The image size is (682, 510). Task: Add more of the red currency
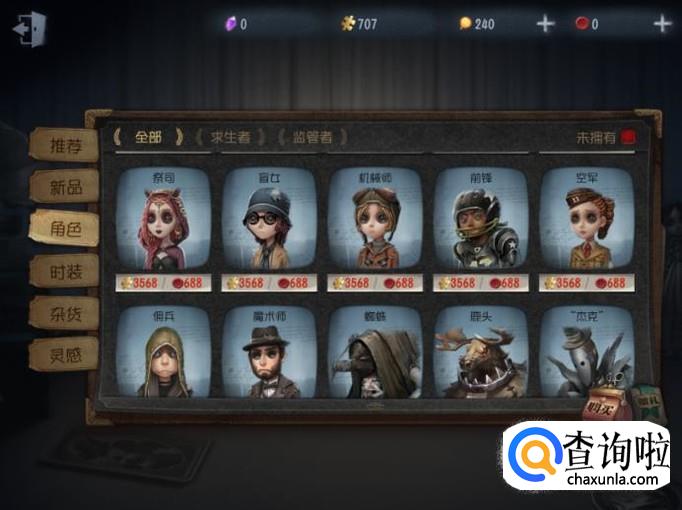tap(661, 24)
